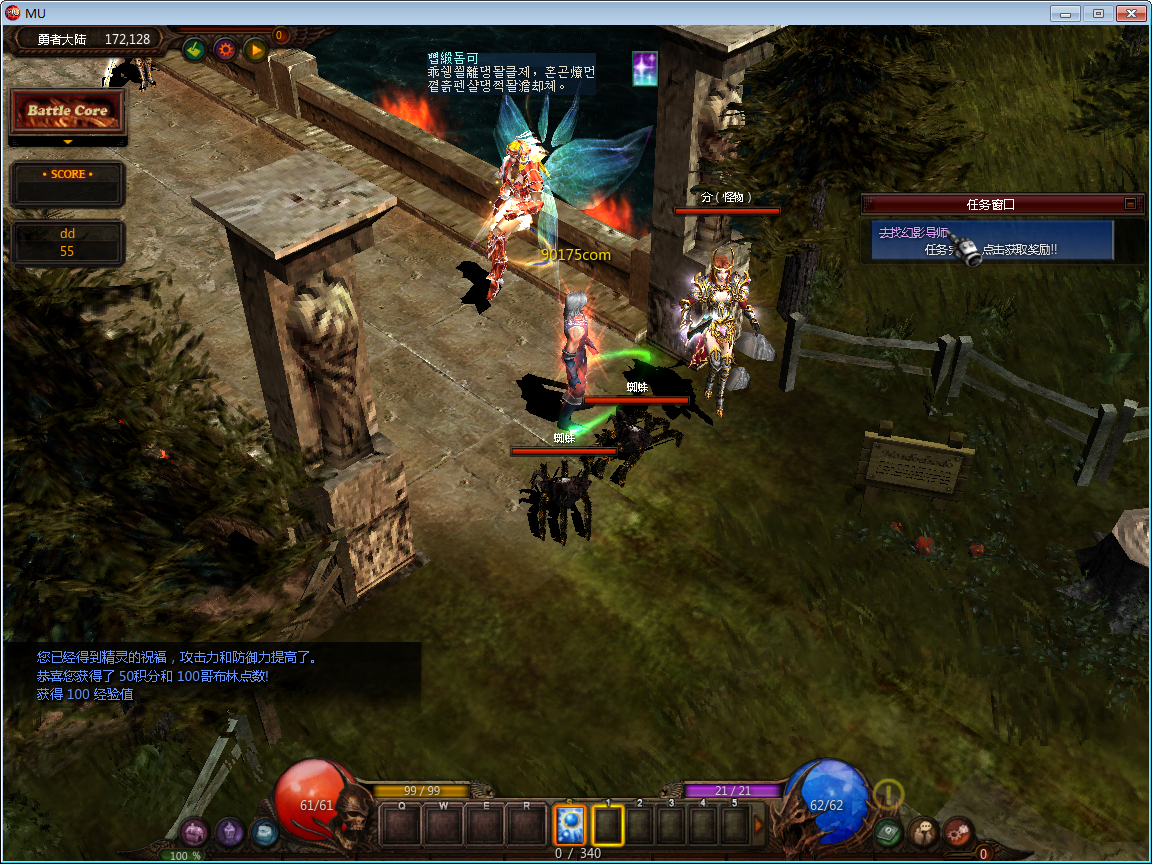Click the sparkling purple buff icon

(645, 68)
